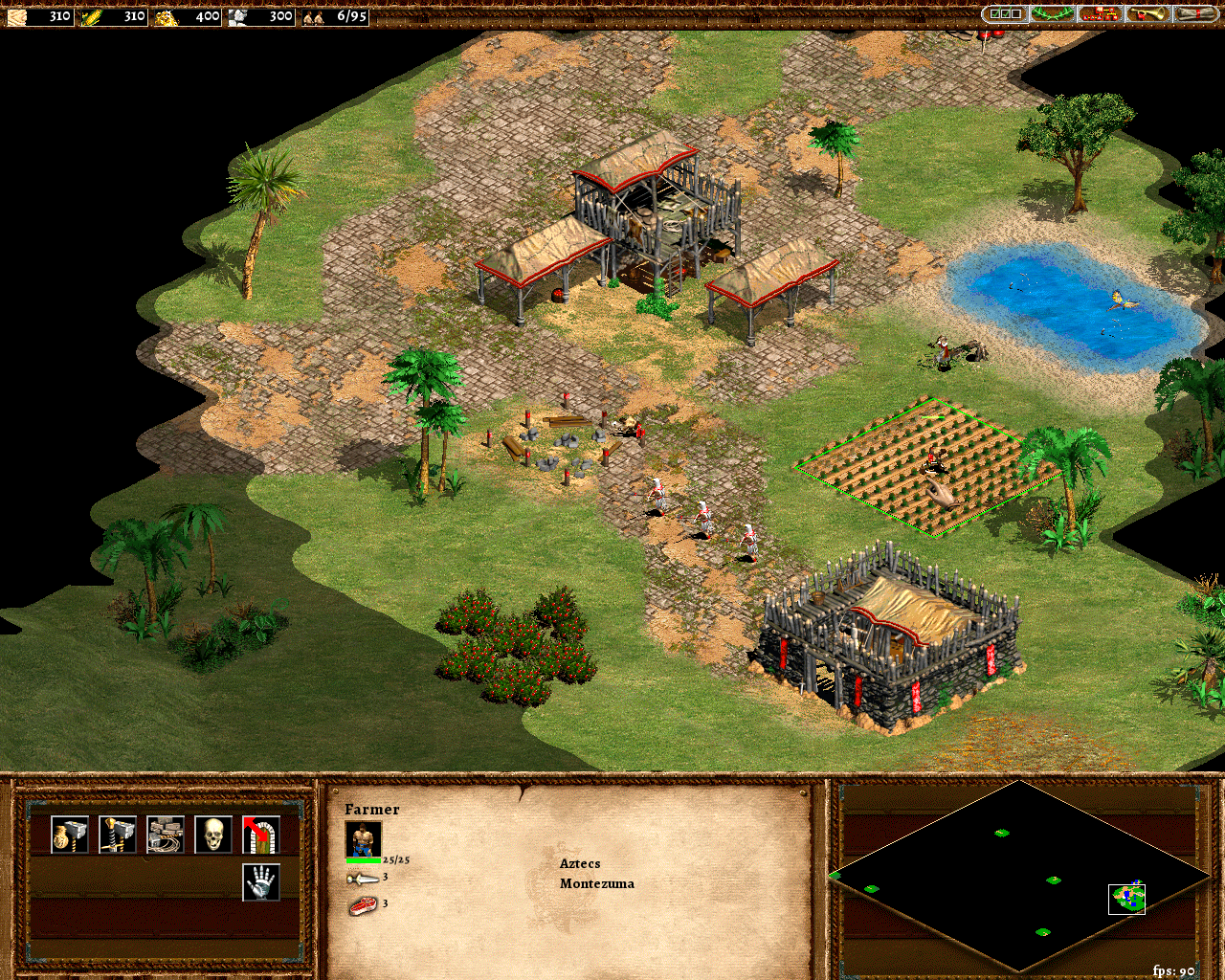Delete the unit with the skull icon
This screenshot has height=980, width=1225.
(x=213, y=835)
